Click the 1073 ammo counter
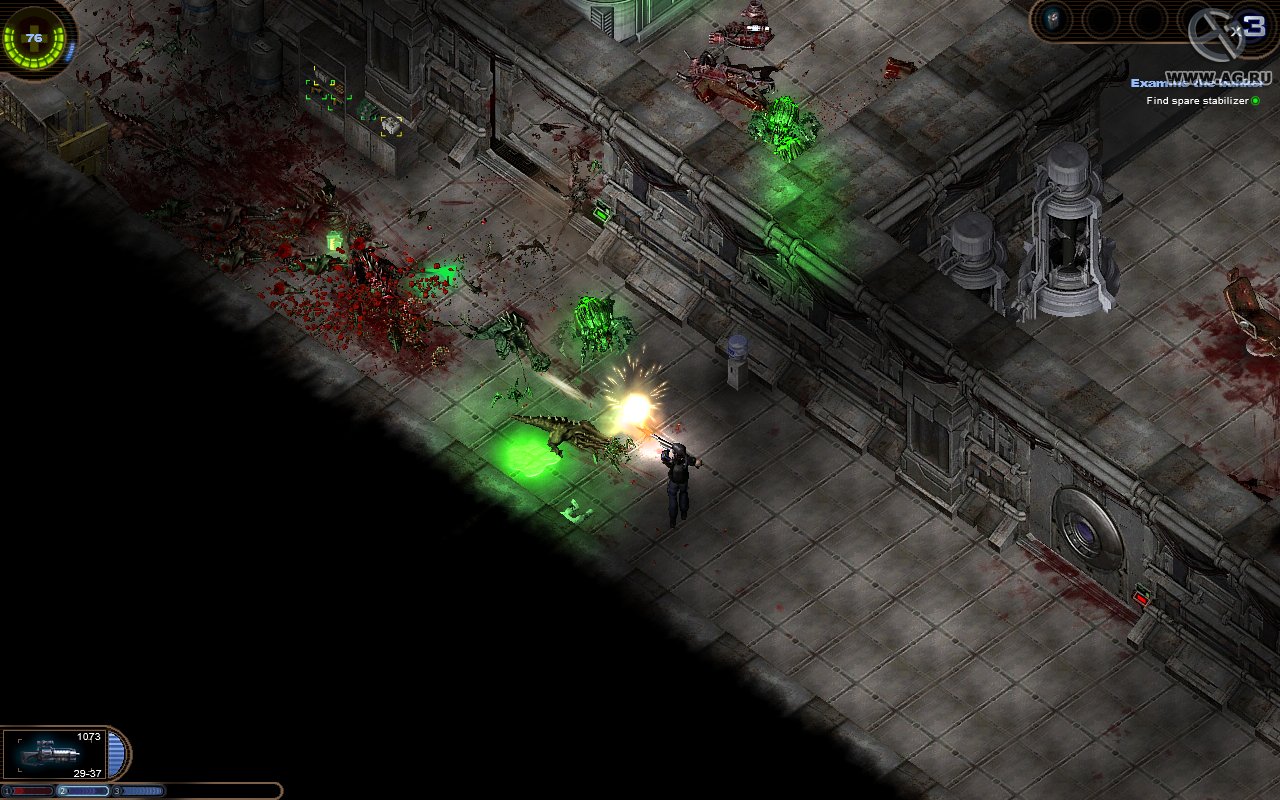This screenshot has height=800, width=1280. click(x=90, y=734)
